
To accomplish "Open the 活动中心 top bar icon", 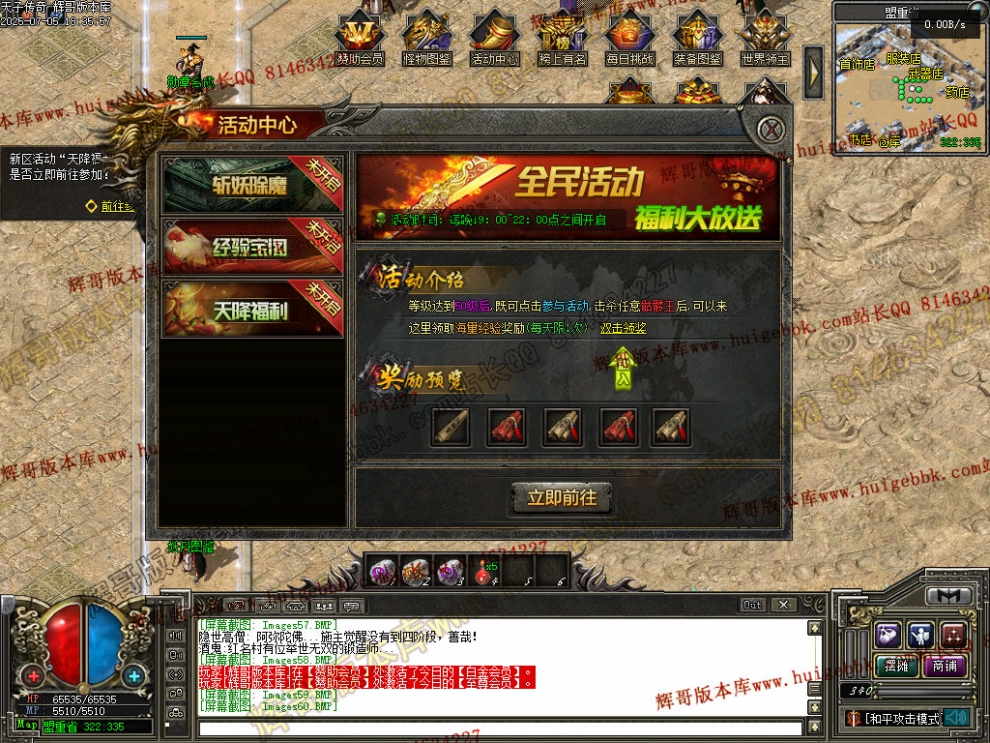I will 494,38.
